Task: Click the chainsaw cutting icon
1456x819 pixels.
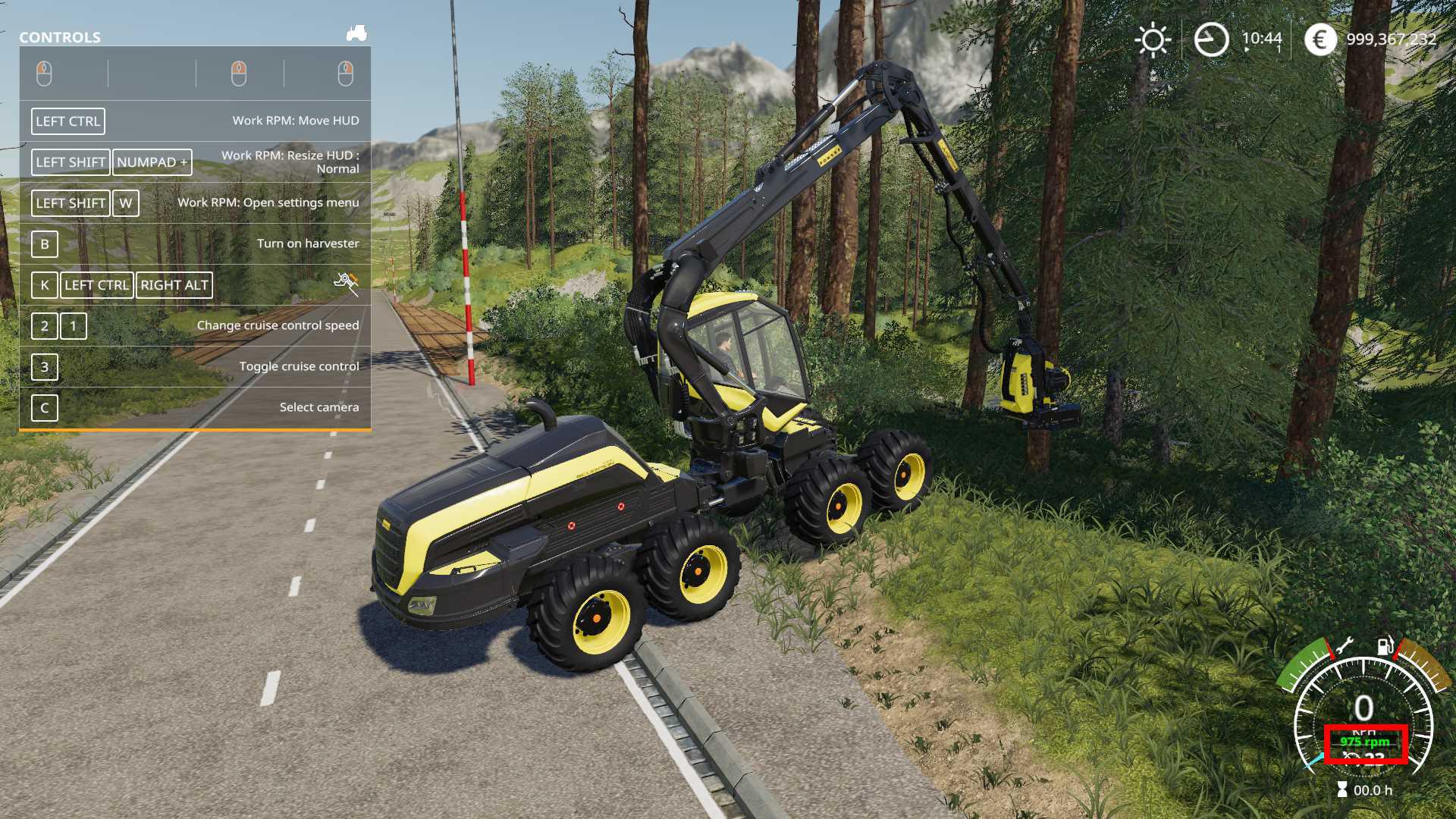Action: pyautogui.click(x=346, y=281)
